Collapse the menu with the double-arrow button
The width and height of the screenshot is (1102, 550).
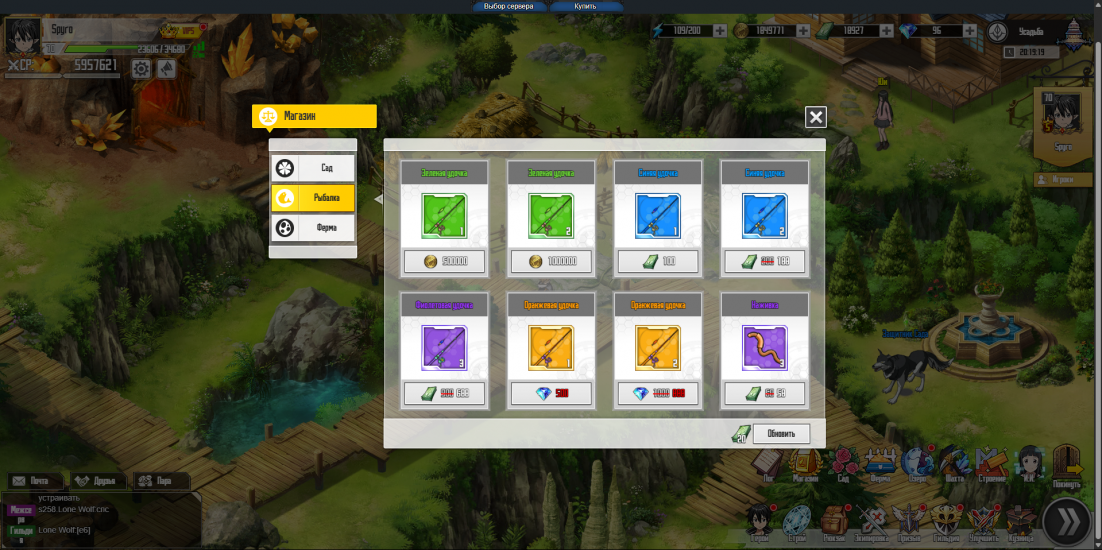click(1066, 520)
